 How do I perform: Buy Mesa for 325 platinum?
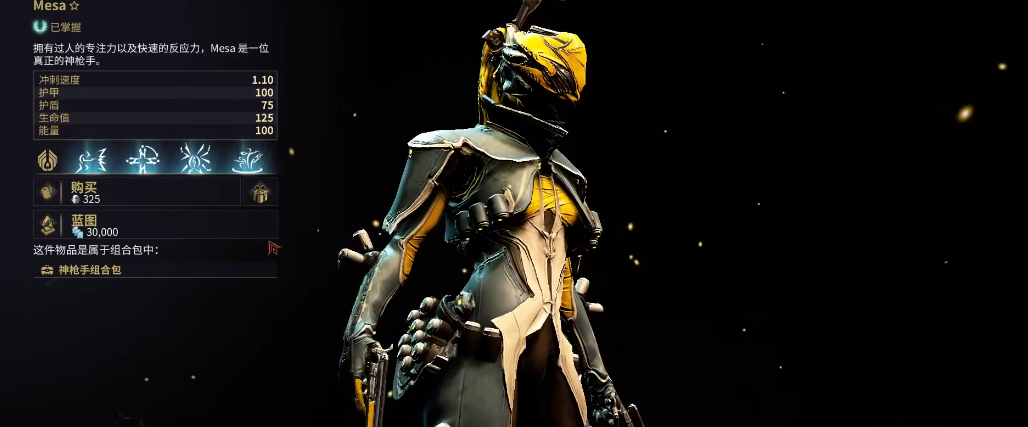click(137, 192)
